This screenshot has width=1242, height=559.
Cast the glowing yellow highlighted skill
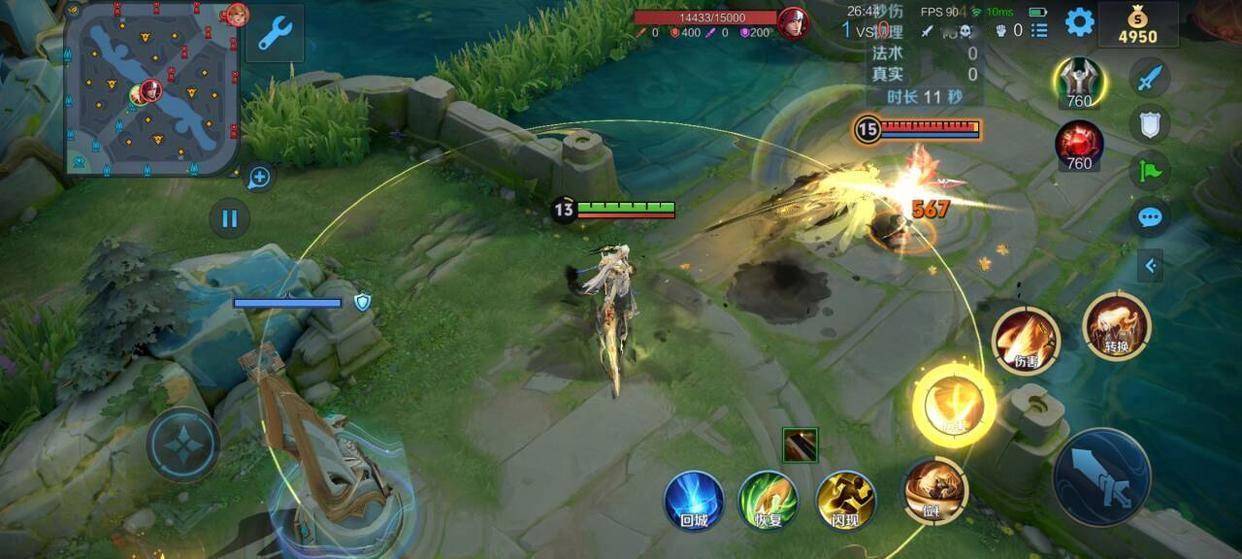(x=953, y=404)
